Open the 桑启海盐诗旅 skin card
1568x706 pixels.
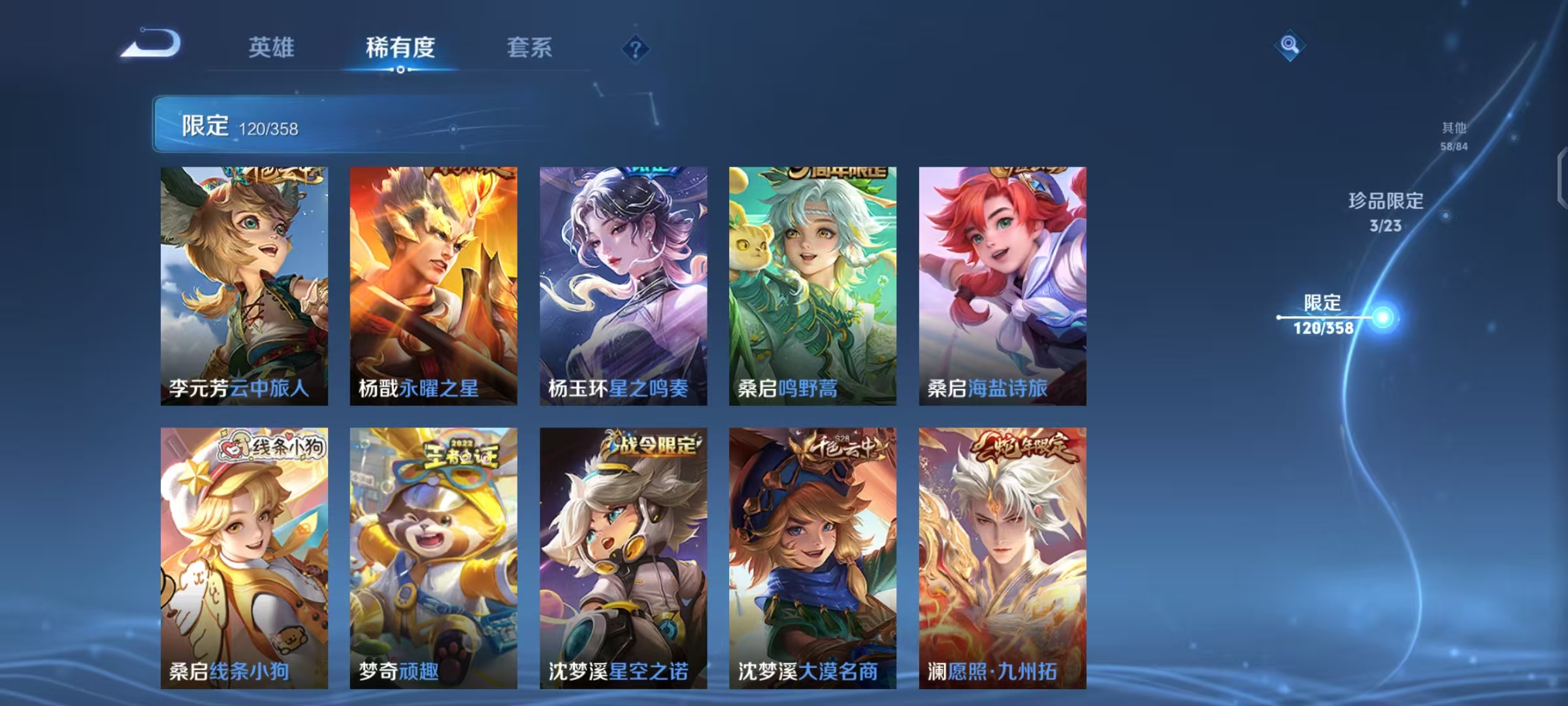(x=1002, y=288)
